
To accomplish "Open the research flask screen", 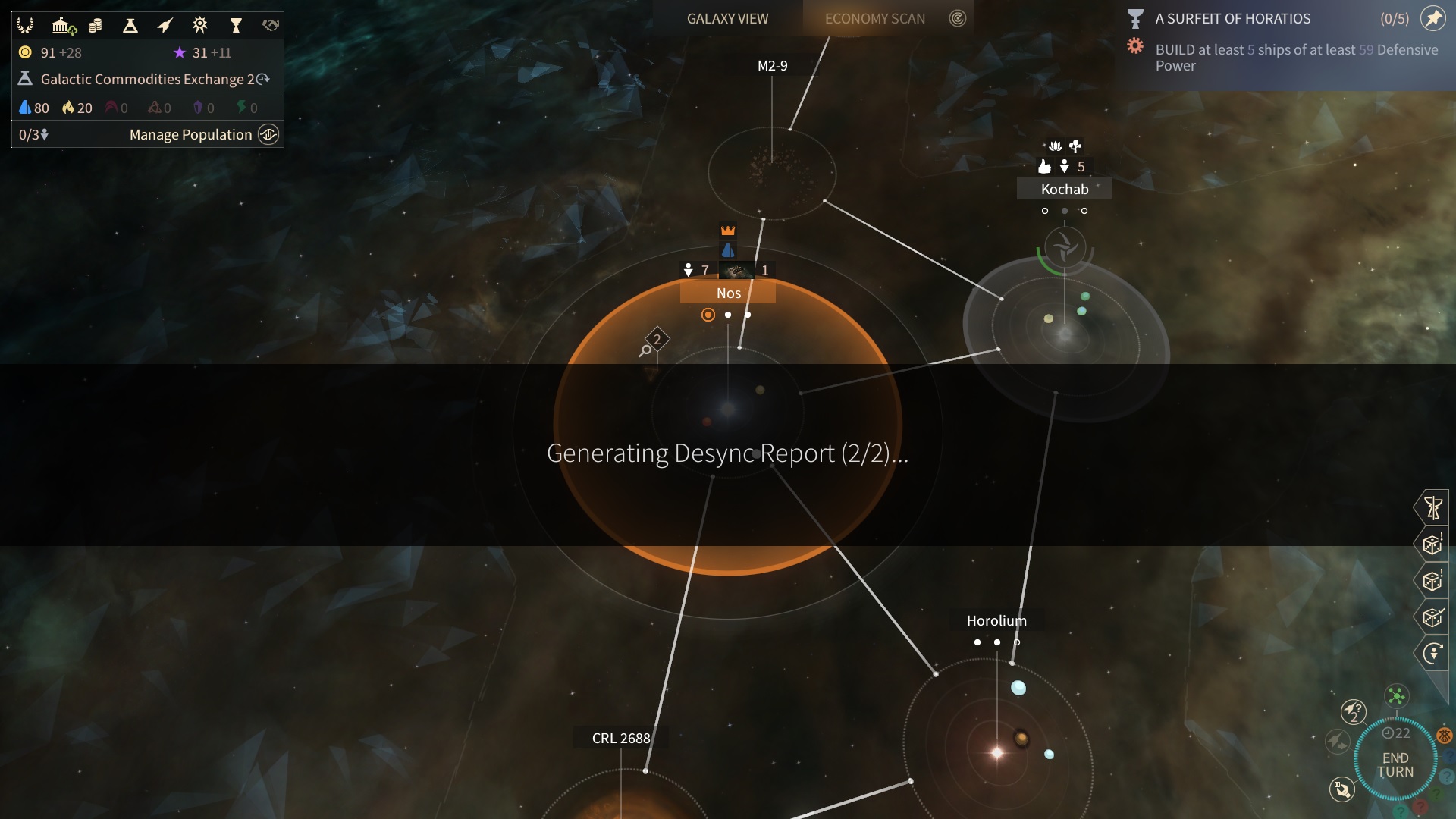I will (130, 26).
